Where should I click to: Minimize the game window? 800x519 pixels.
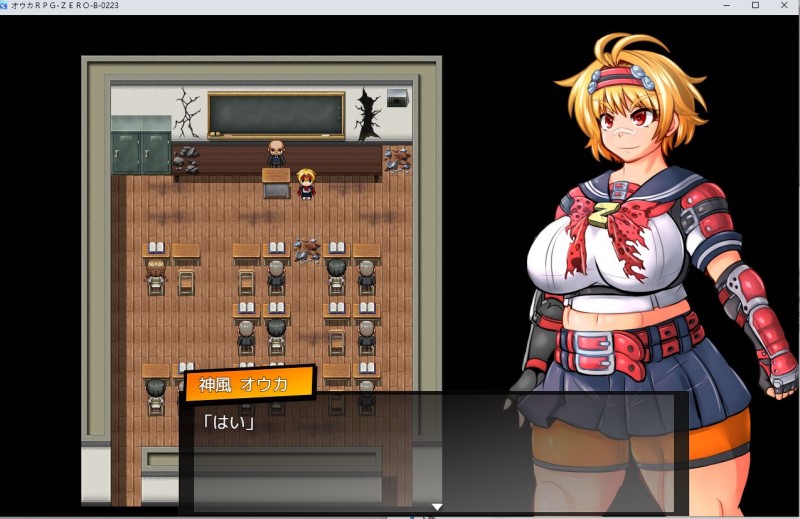(x=727, y=6)
